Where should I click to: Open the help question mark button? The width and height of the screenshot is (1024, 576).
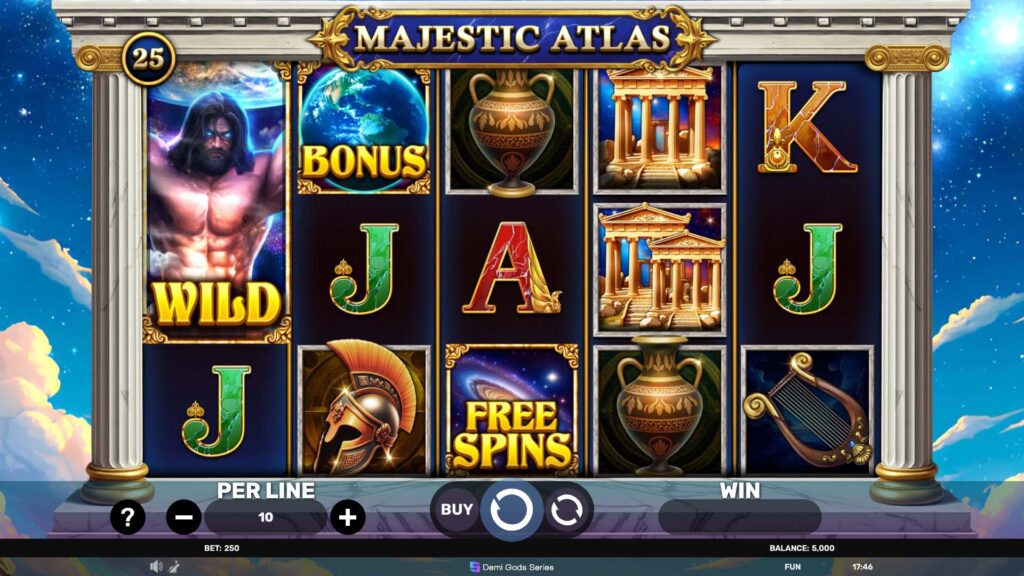point(128,517)
